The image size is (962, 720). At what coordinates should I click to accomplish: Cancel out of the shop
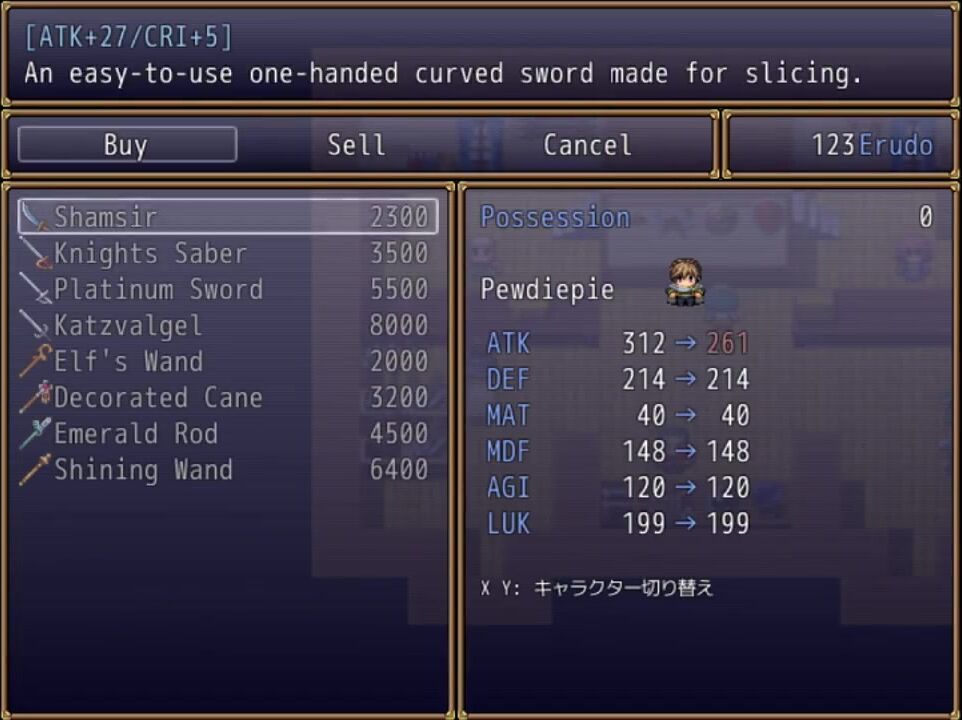(587, 145)
